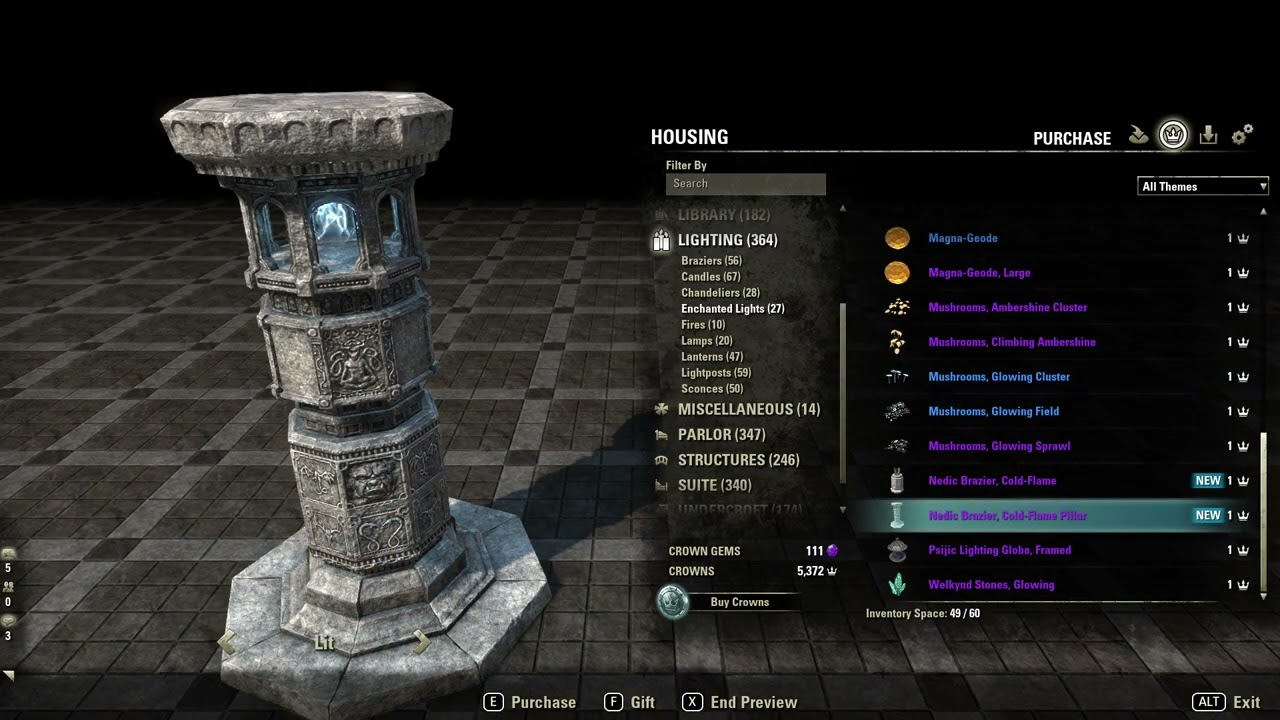Image resolution: width=1280 pixels, height=720 pixels.
Task: Buy Crowns from the store
Action: tap(739, 602)
